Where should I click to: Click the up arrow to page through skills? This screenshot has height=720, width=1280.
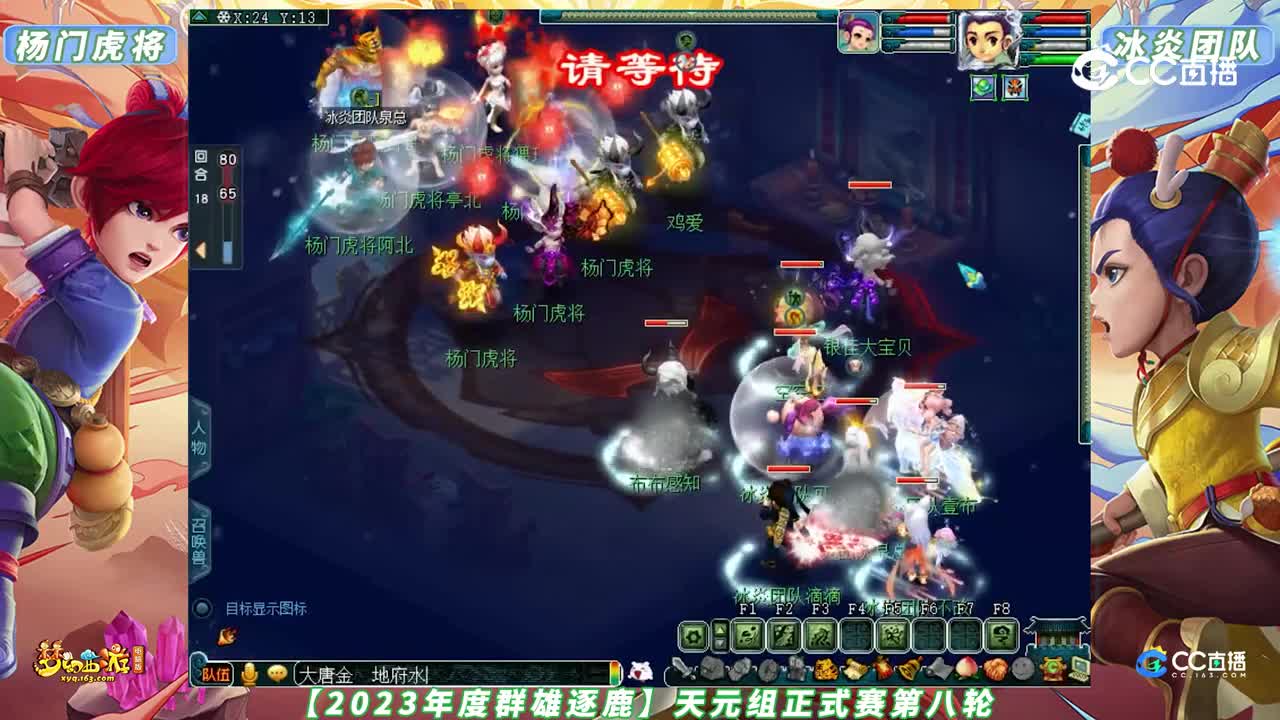click(720, 629)
